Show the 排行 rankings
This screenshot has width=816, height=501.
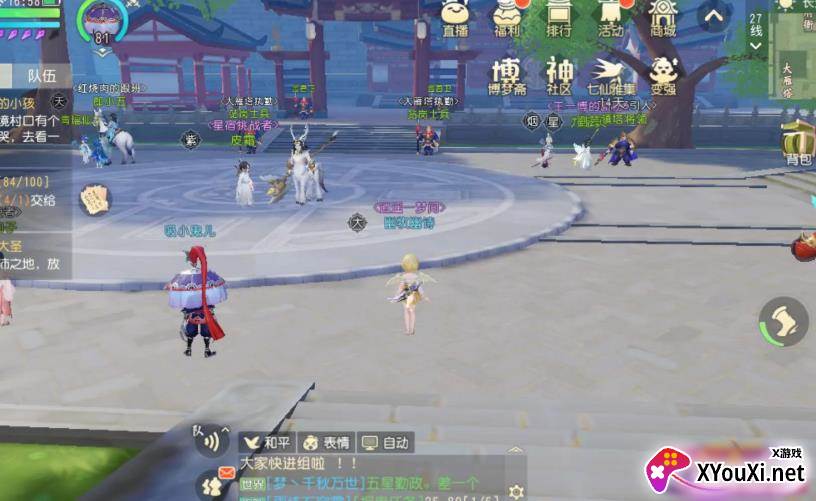coord(559,18)
